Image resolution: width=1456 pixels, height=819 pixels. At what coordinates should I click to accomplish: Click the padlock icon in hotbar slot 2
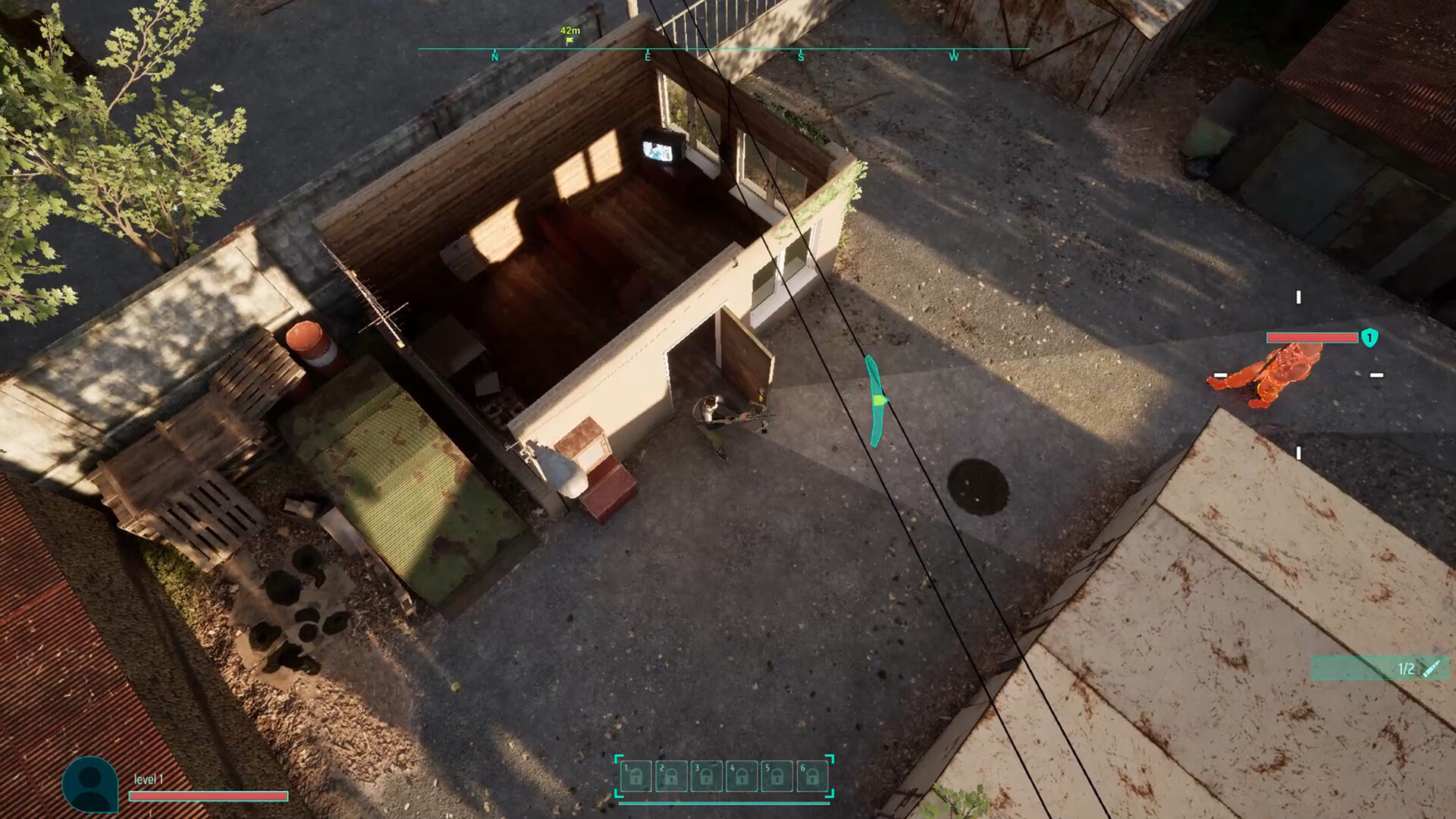(671, 776)
